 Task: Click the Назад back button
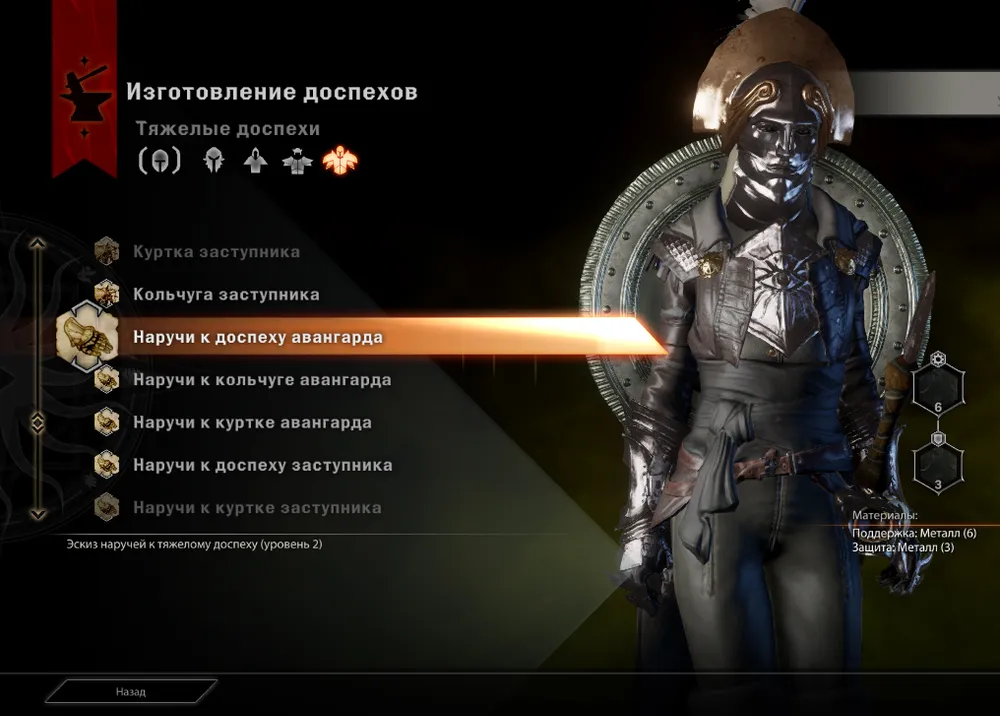[x=130, y=691]
